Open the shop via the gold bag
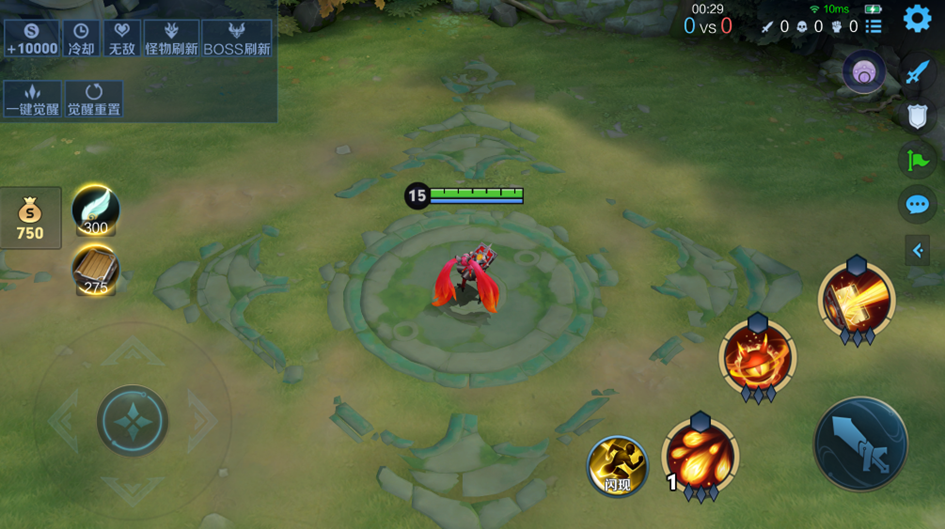945x529 pixels. pyautogui.click(x=30, y=217)
